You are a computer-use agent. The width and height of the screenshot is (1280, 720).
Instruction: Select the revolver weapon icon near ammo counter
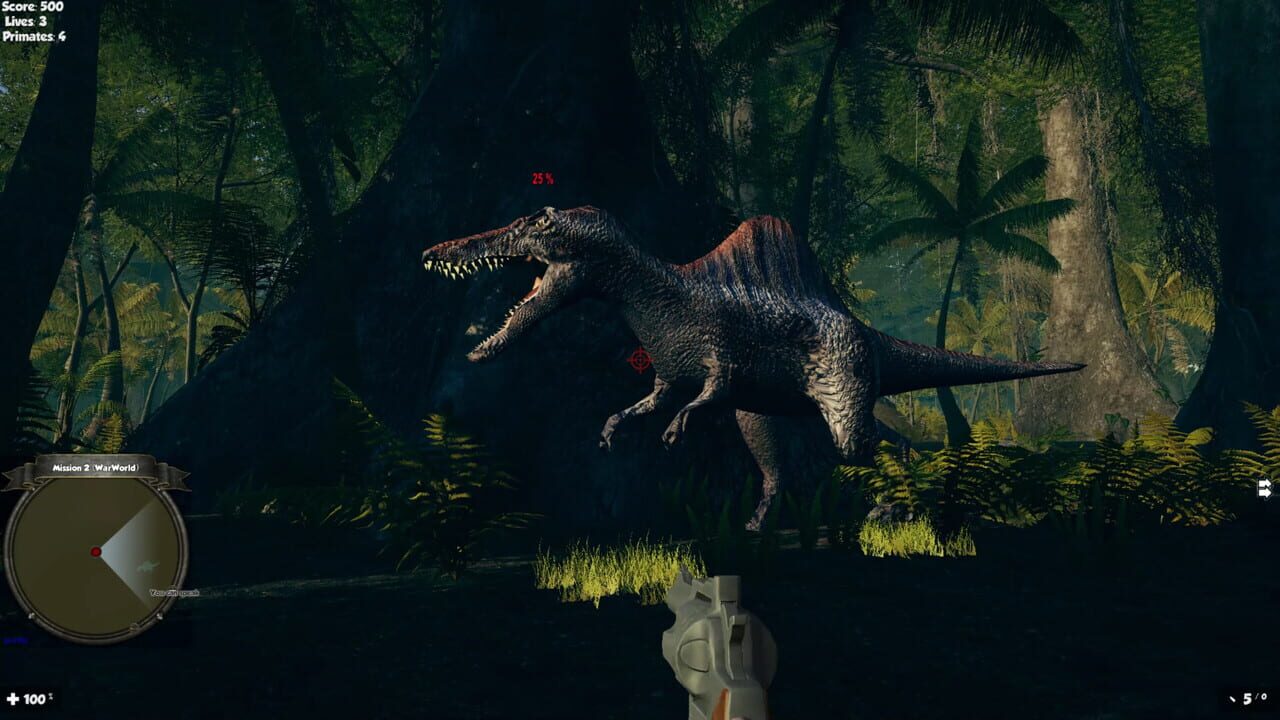click(x=1232, y=700)
